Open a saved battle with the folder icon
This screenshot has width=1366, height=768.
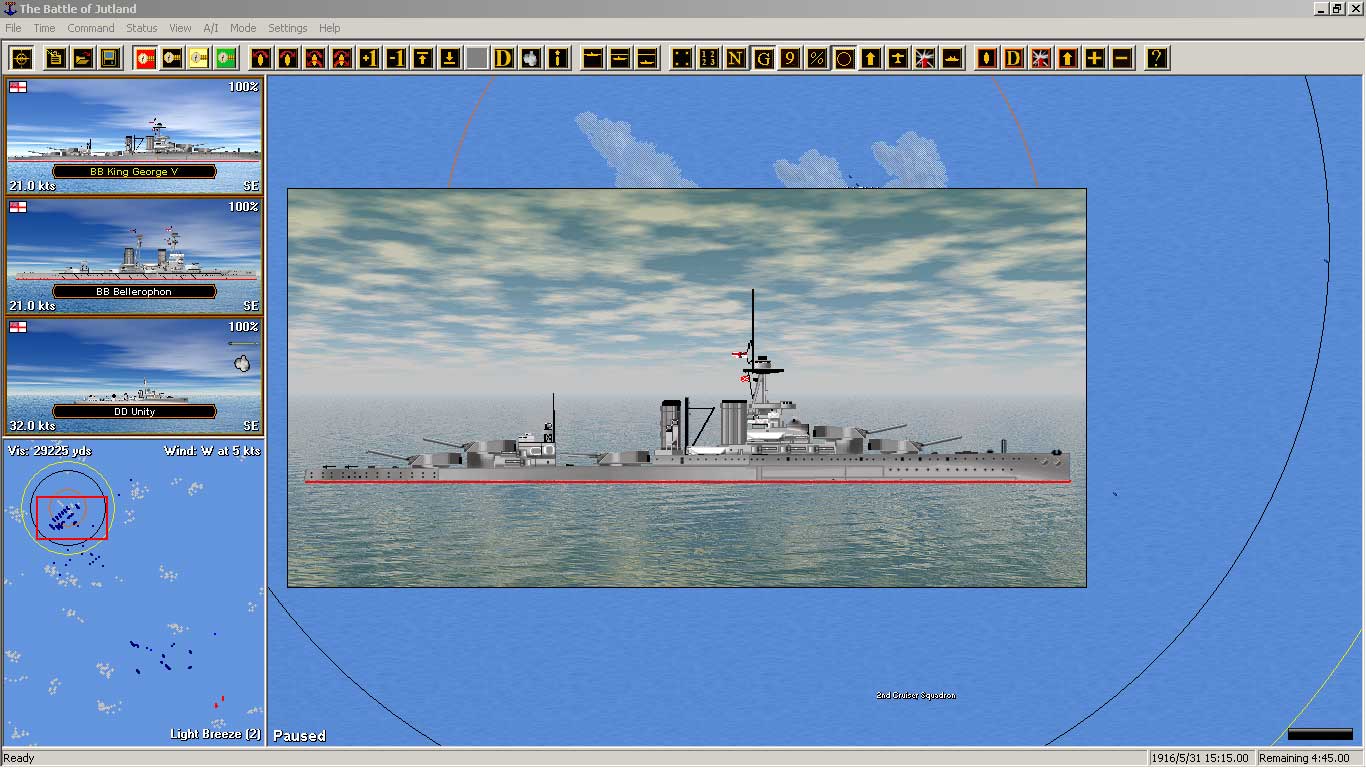point(83,58)
